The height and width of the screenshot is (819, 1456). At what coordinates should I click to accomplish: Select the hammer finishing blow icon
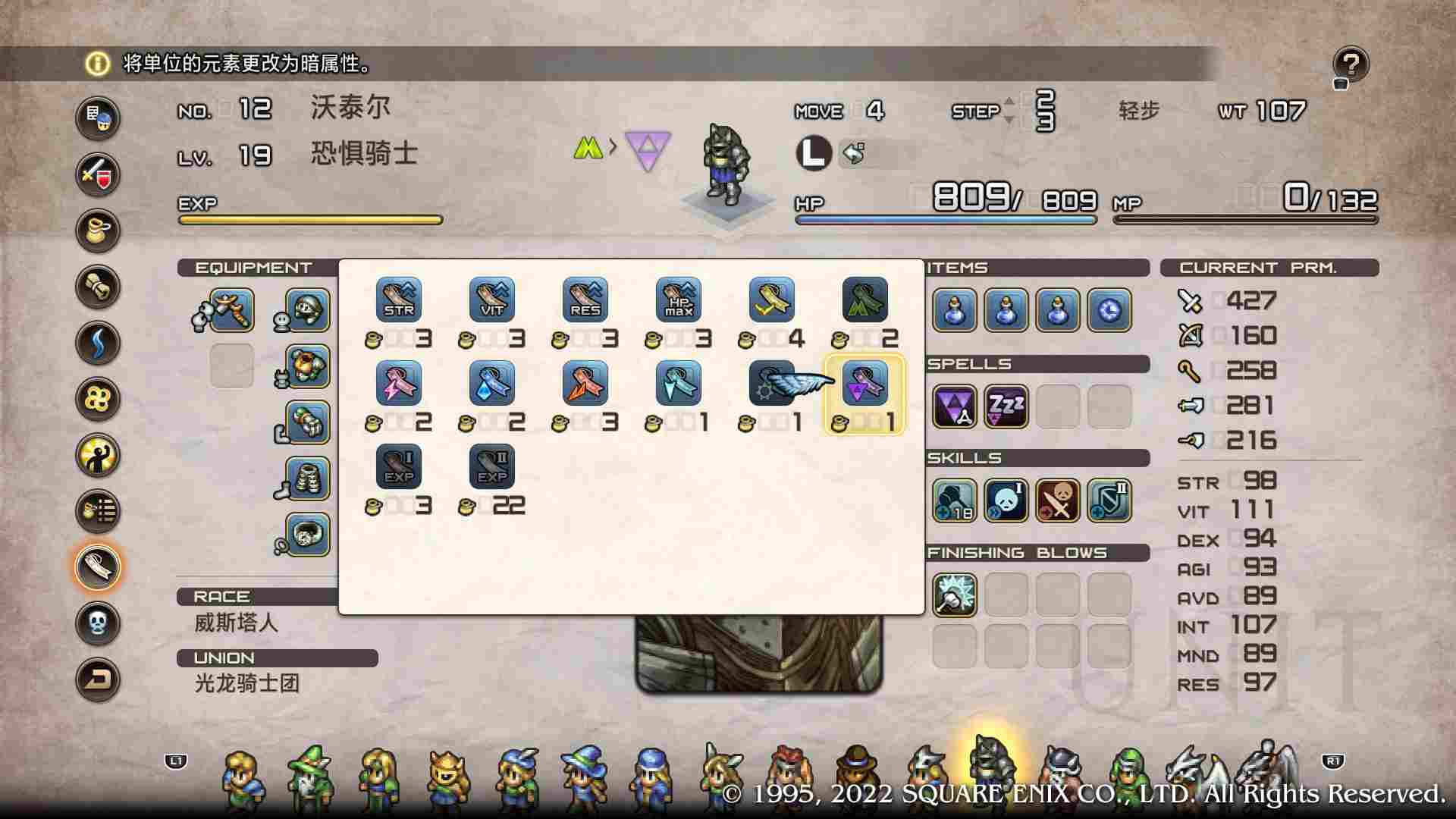tap(955, 595)
